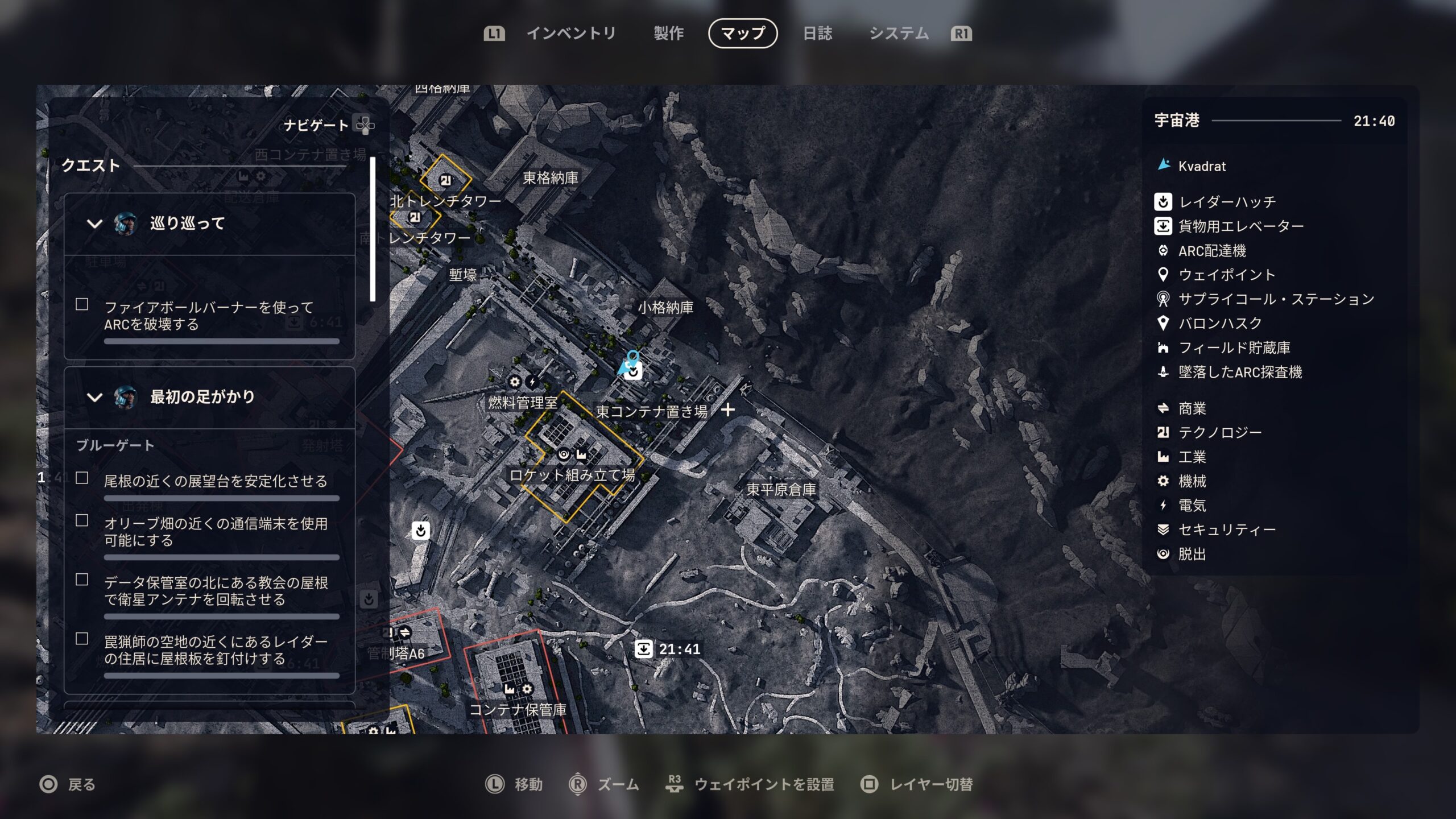The width and height of the screenshot is (1456, 819).
Task: Collapse the 巡り巡って quest entry
Action: 94,224
